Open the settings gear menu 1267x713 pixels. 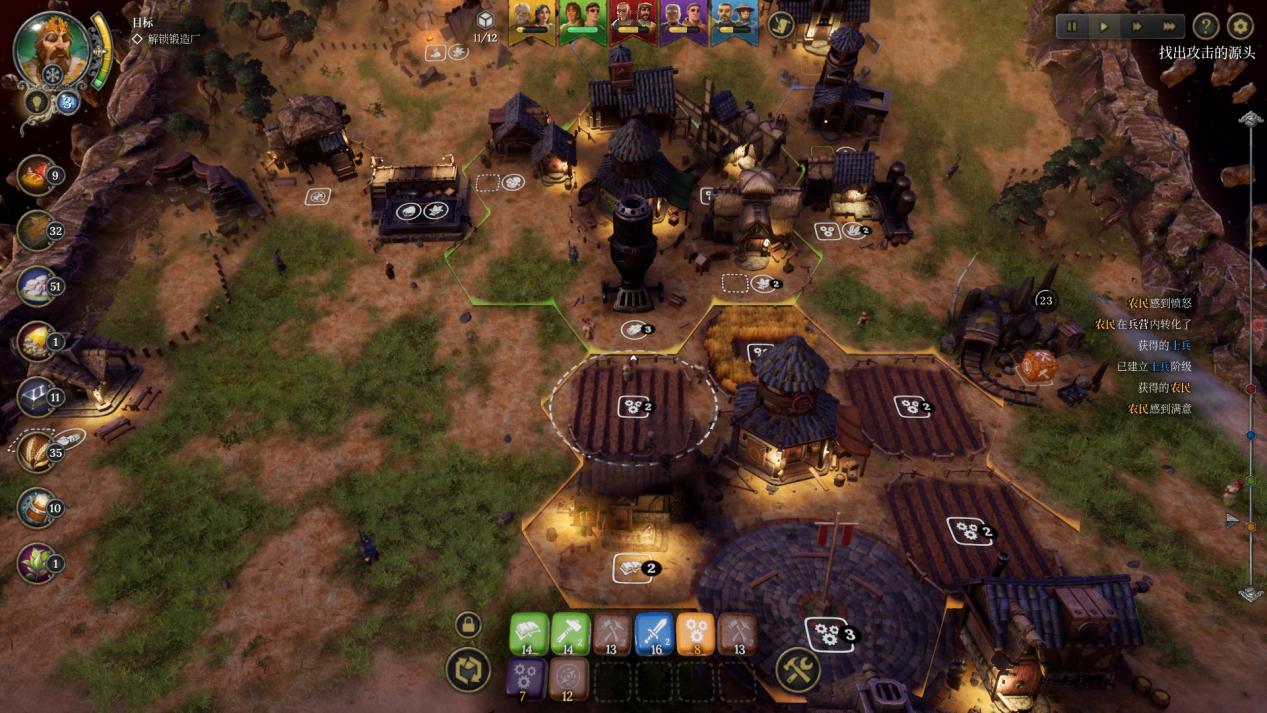point(1240,27)
